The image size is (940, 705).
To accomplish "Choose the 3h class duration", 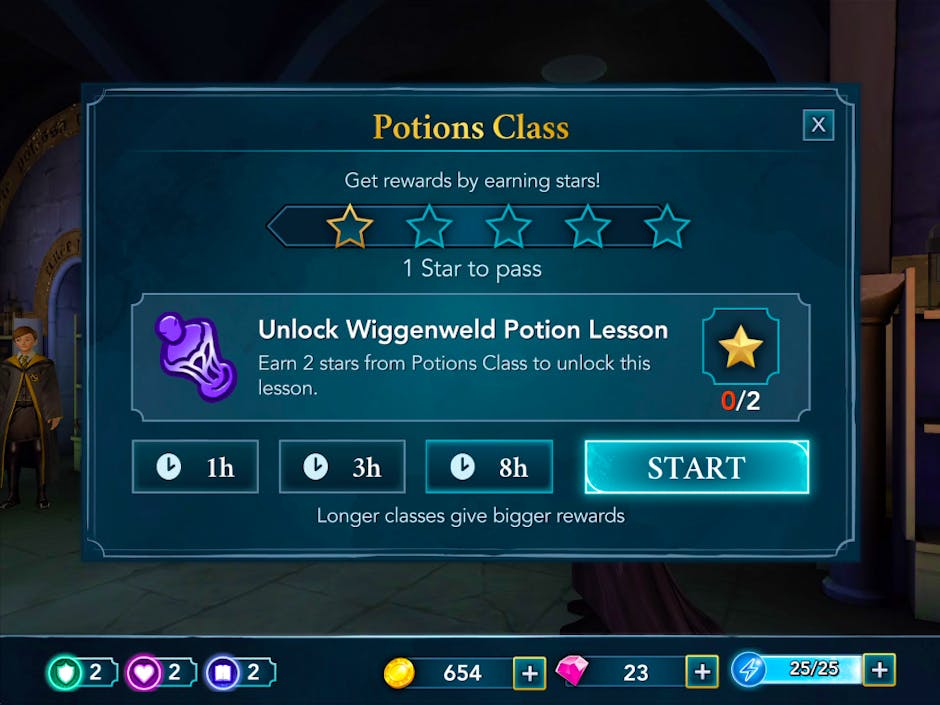I will 342,467.
